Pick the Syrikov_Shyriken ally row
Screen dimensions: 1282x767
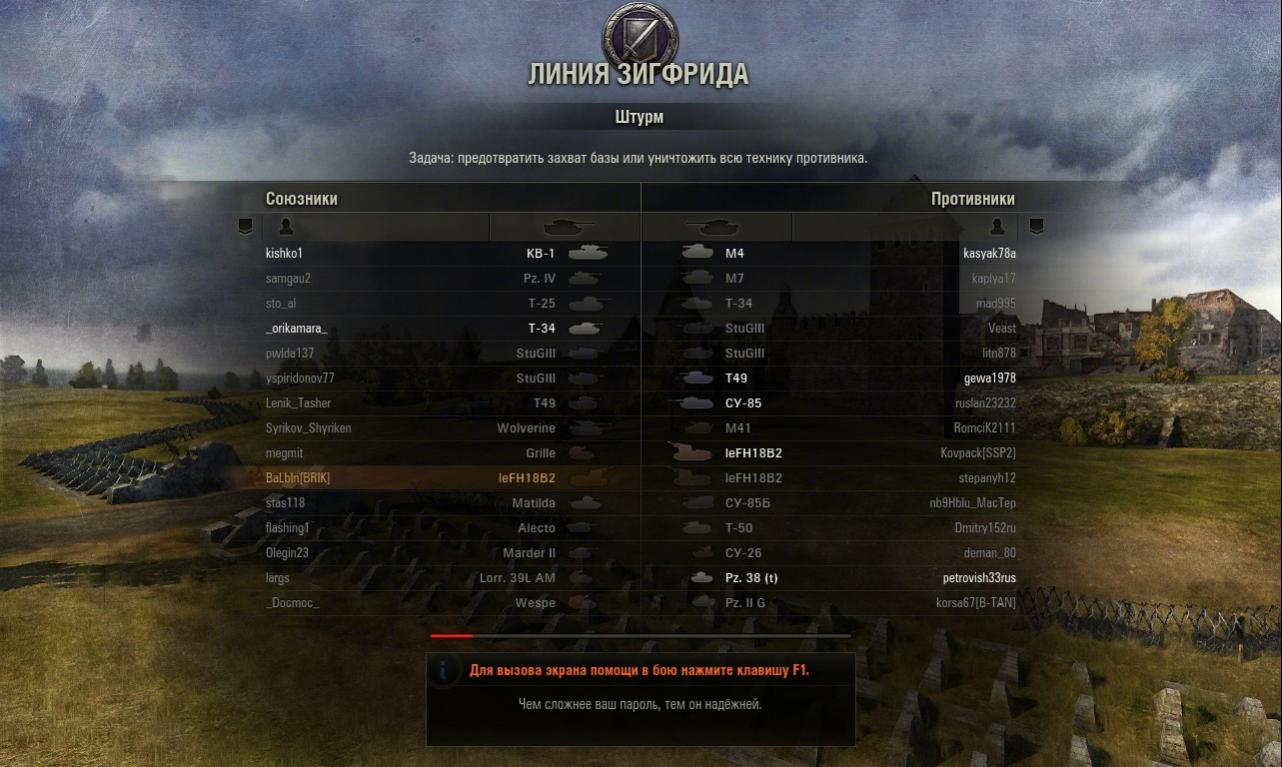[x=309, y=429]
